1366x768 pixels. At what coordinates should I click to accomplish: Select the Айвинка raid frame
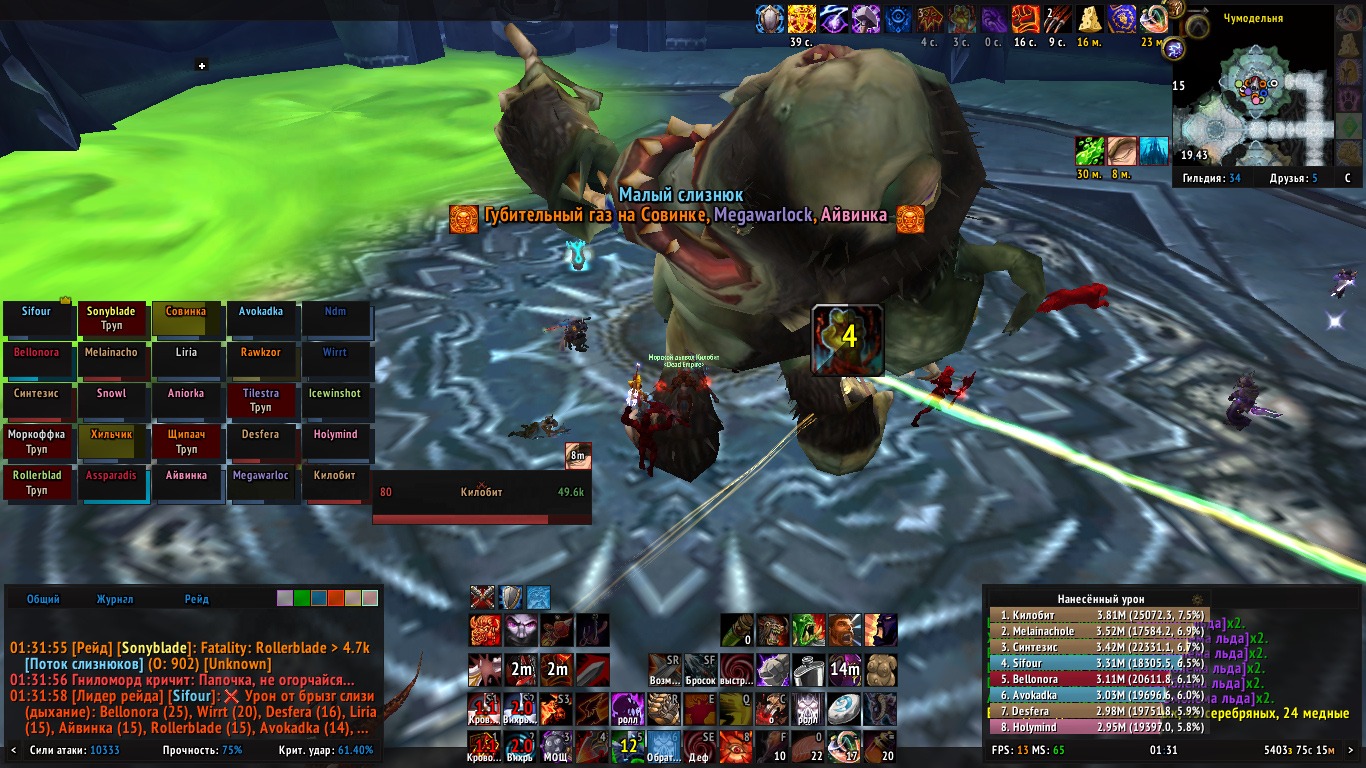187,483
